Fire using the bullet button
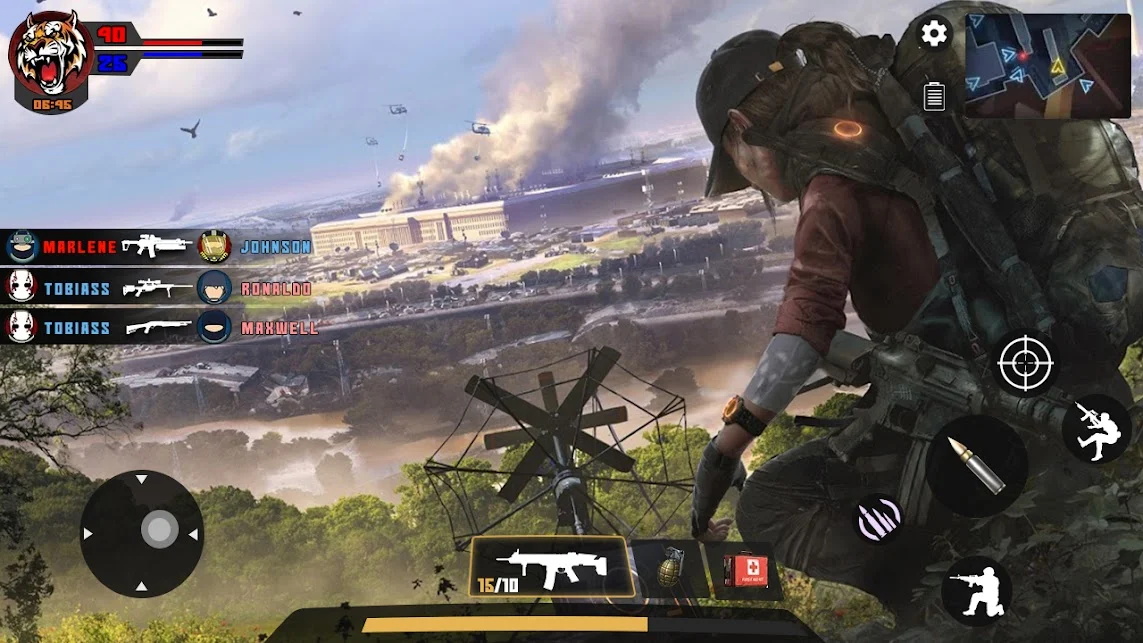 tap(975, 465)
